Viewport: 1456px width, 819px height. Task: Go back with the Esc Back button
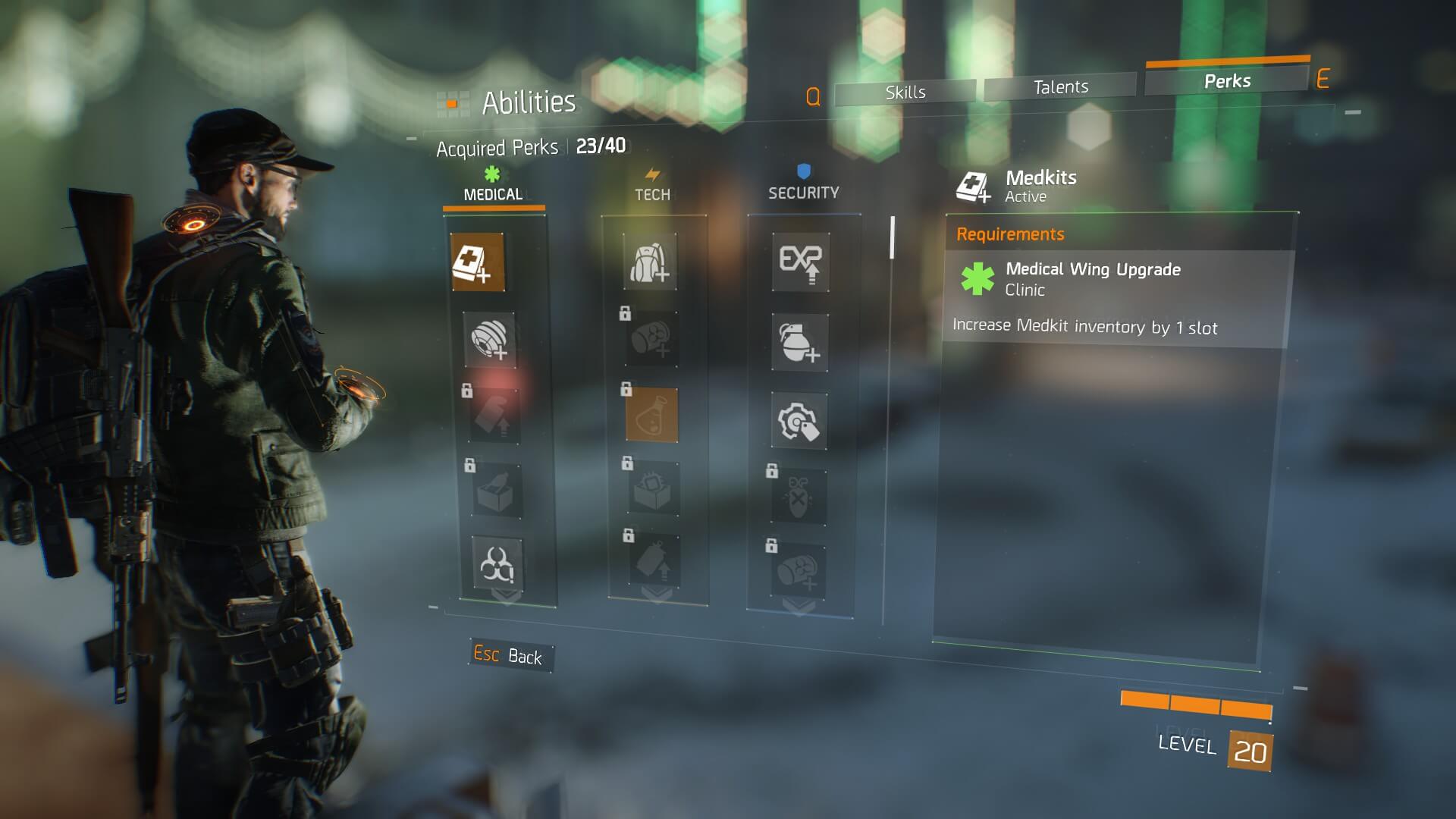tap(510, 655)
